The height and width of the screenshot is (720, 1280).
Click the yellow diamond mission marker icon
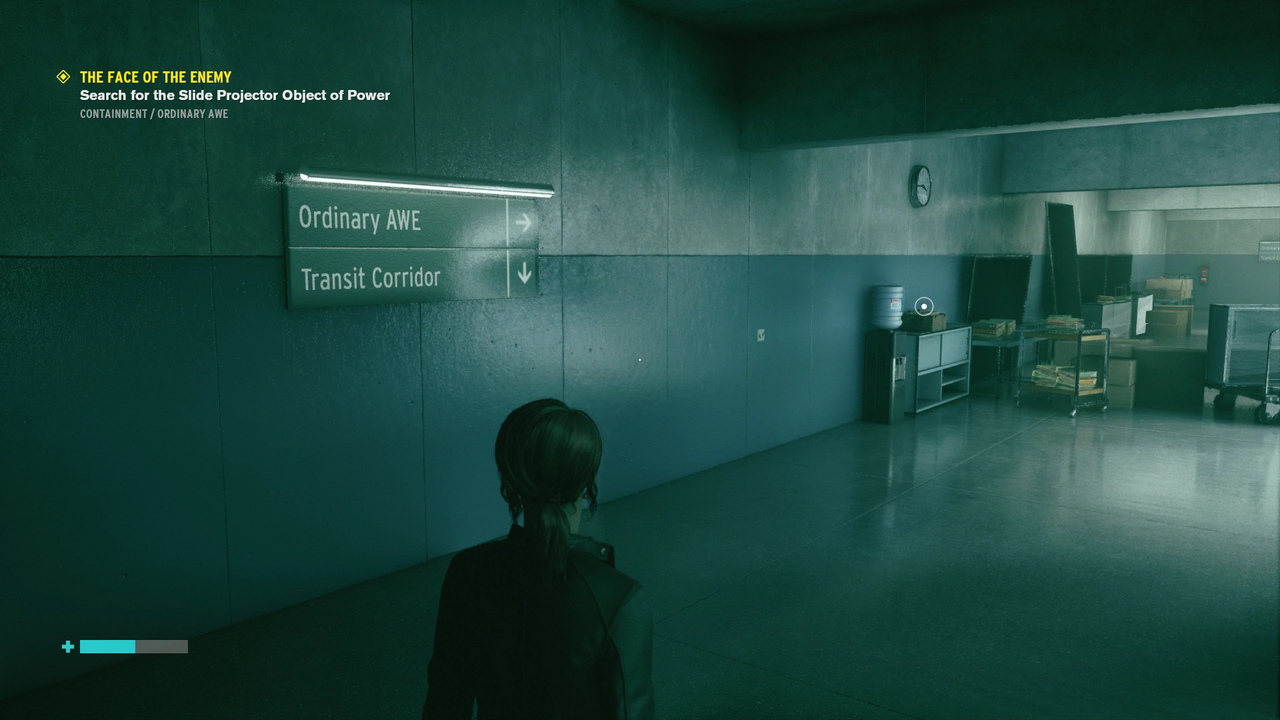[x=63, y=77]
